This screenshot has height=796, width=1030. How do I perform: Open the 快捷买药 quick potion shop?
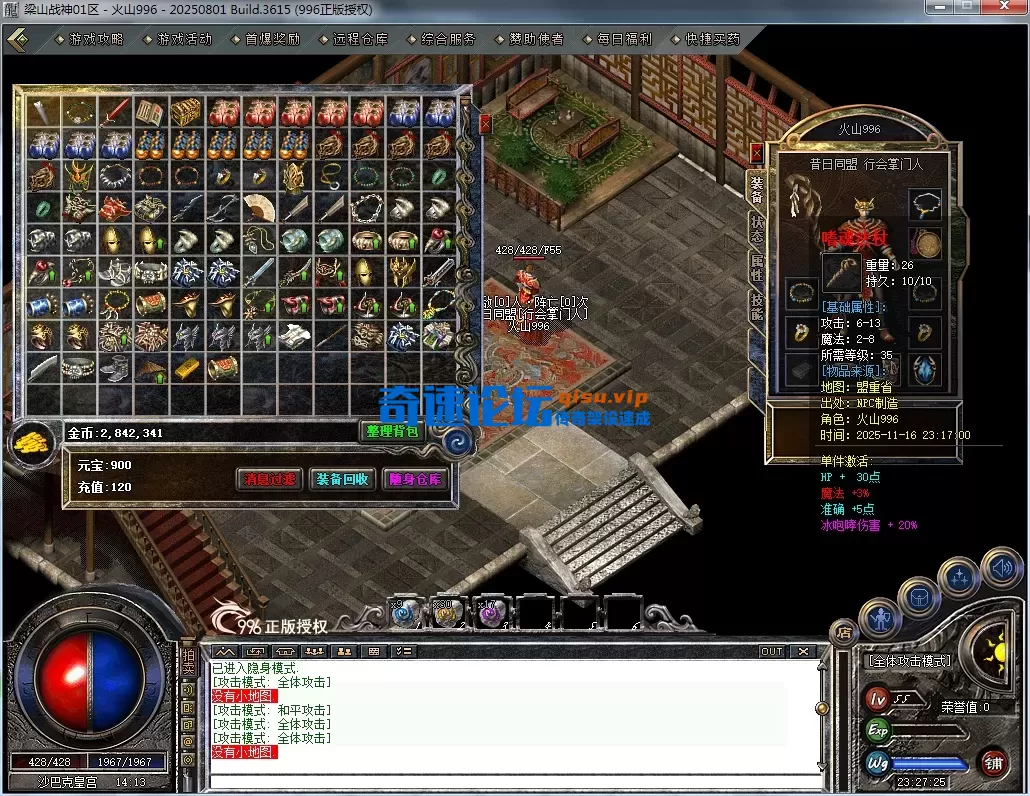[x=712, y=39]
